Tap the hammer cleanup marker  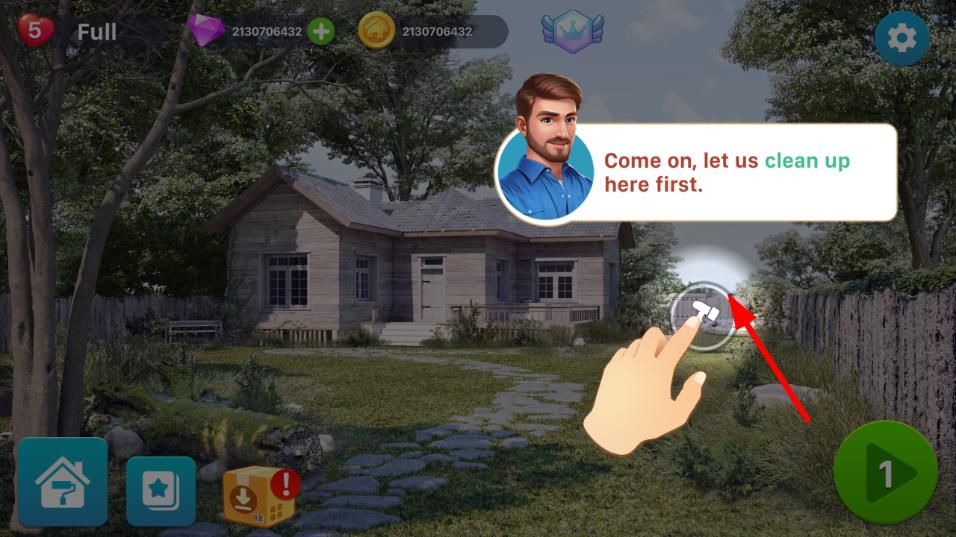point(706,314)
